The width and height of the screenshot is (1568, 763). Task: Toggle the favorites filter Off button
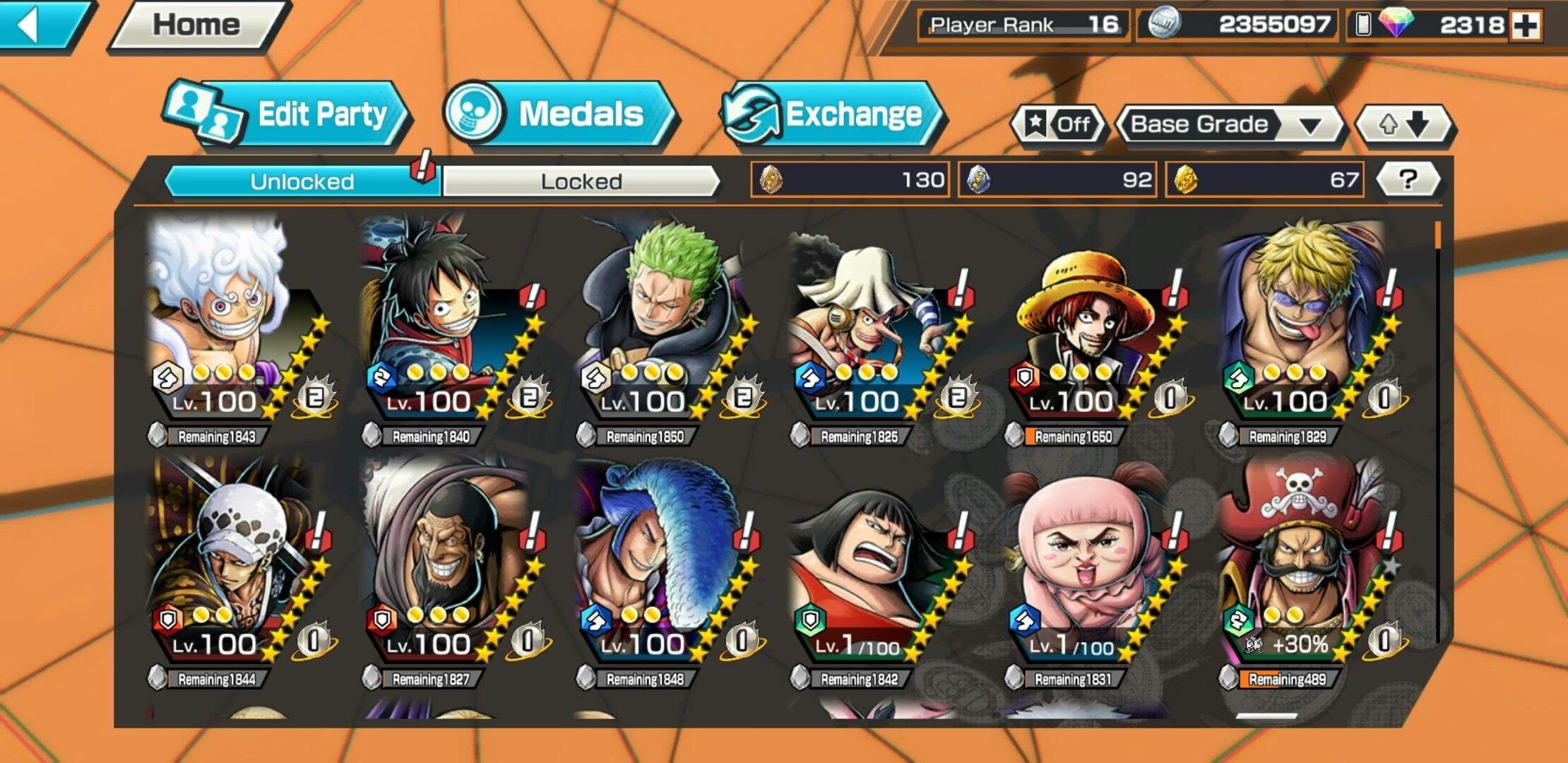1057,124
